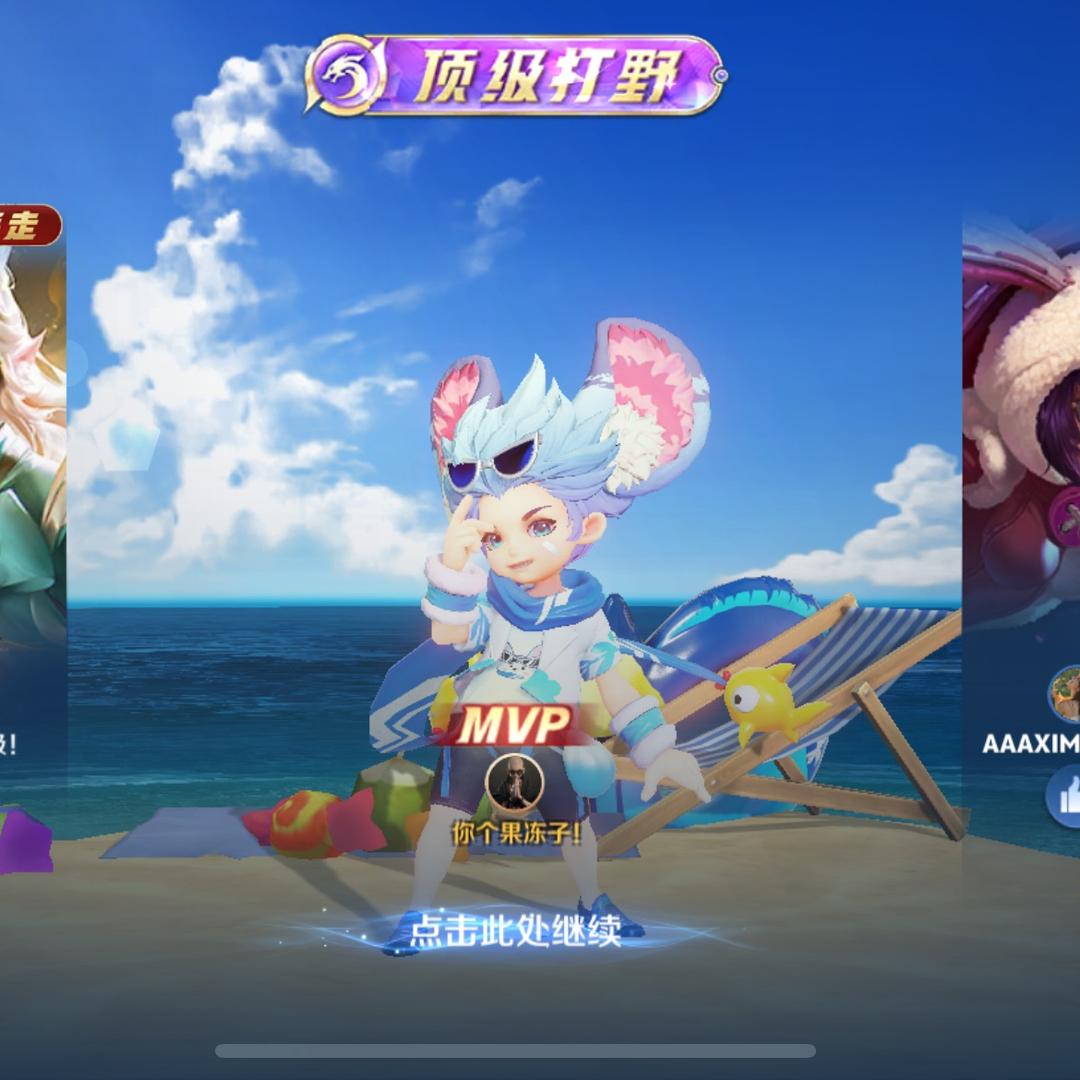
Task: Click the 点击此处继续 continue prompt
Action: [515, 931]
